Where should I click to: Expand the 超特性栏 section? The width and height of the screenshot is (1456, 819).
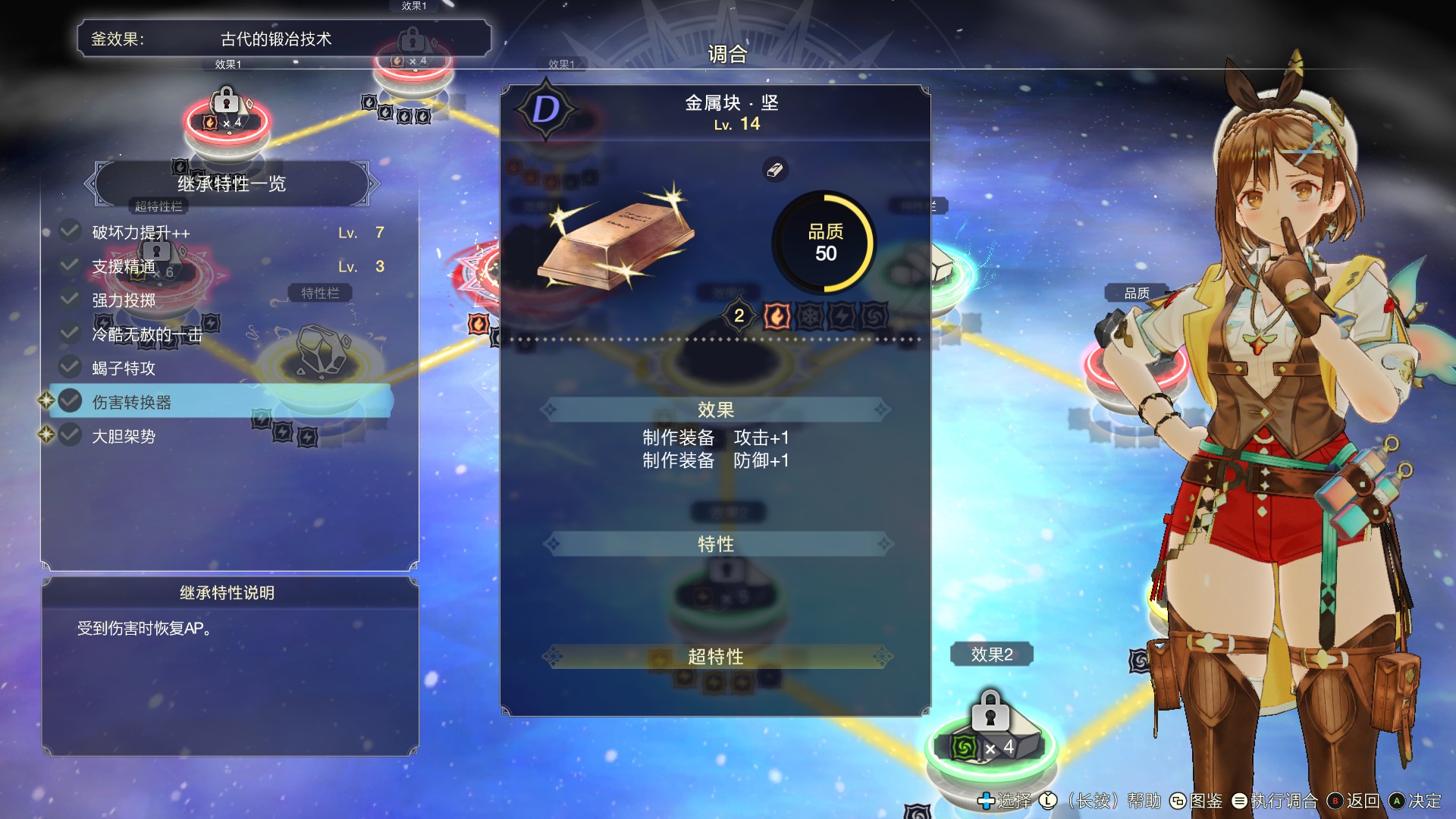click(x=158, y=206)
